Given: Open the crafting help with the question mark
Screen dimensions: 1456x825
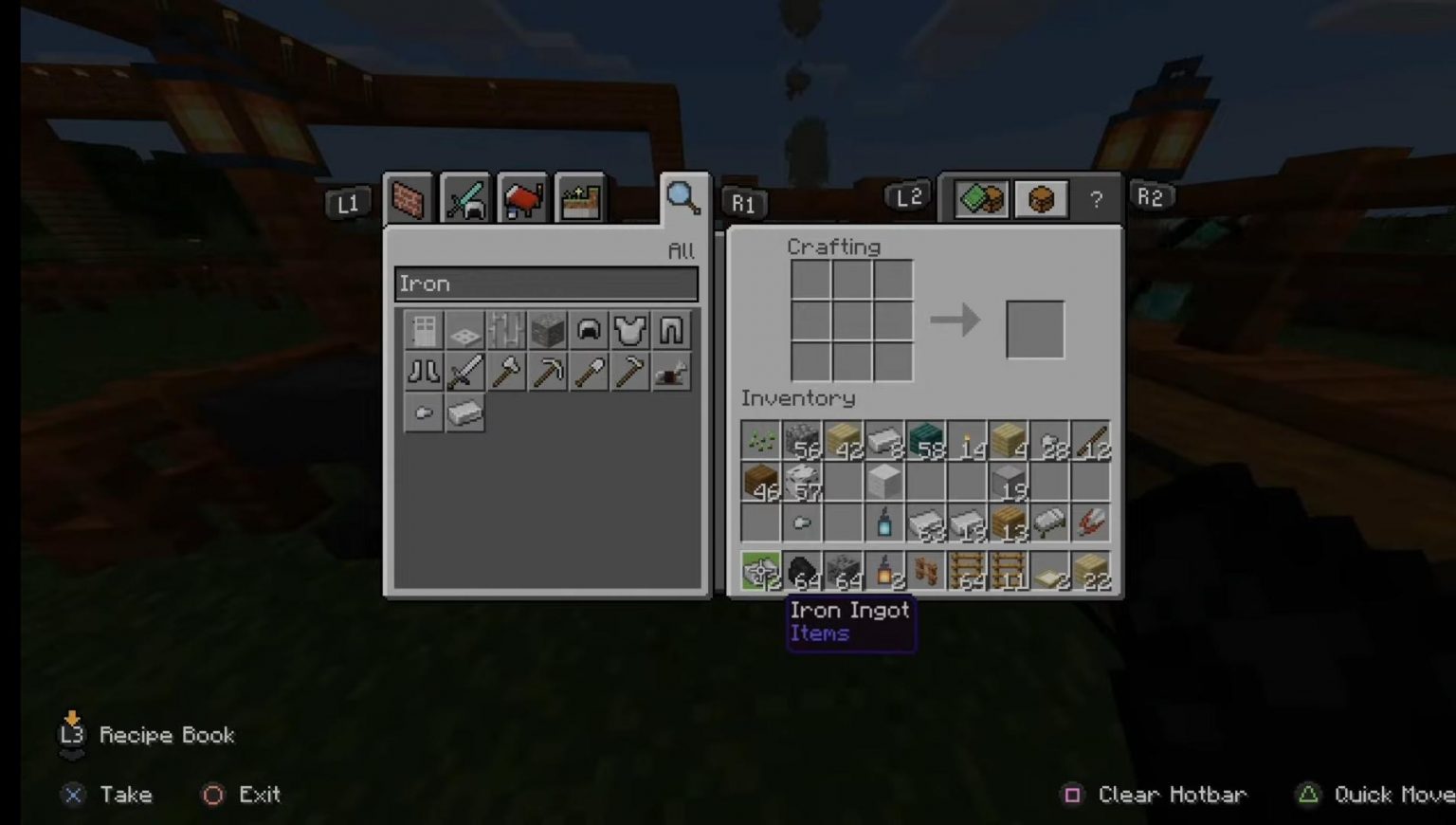Looking at the screenshot, I should 1097,197.
